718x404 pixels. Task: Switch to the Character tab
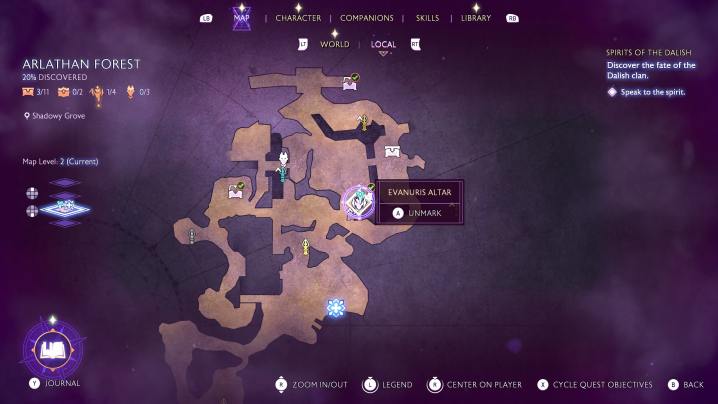coord(298,18)
